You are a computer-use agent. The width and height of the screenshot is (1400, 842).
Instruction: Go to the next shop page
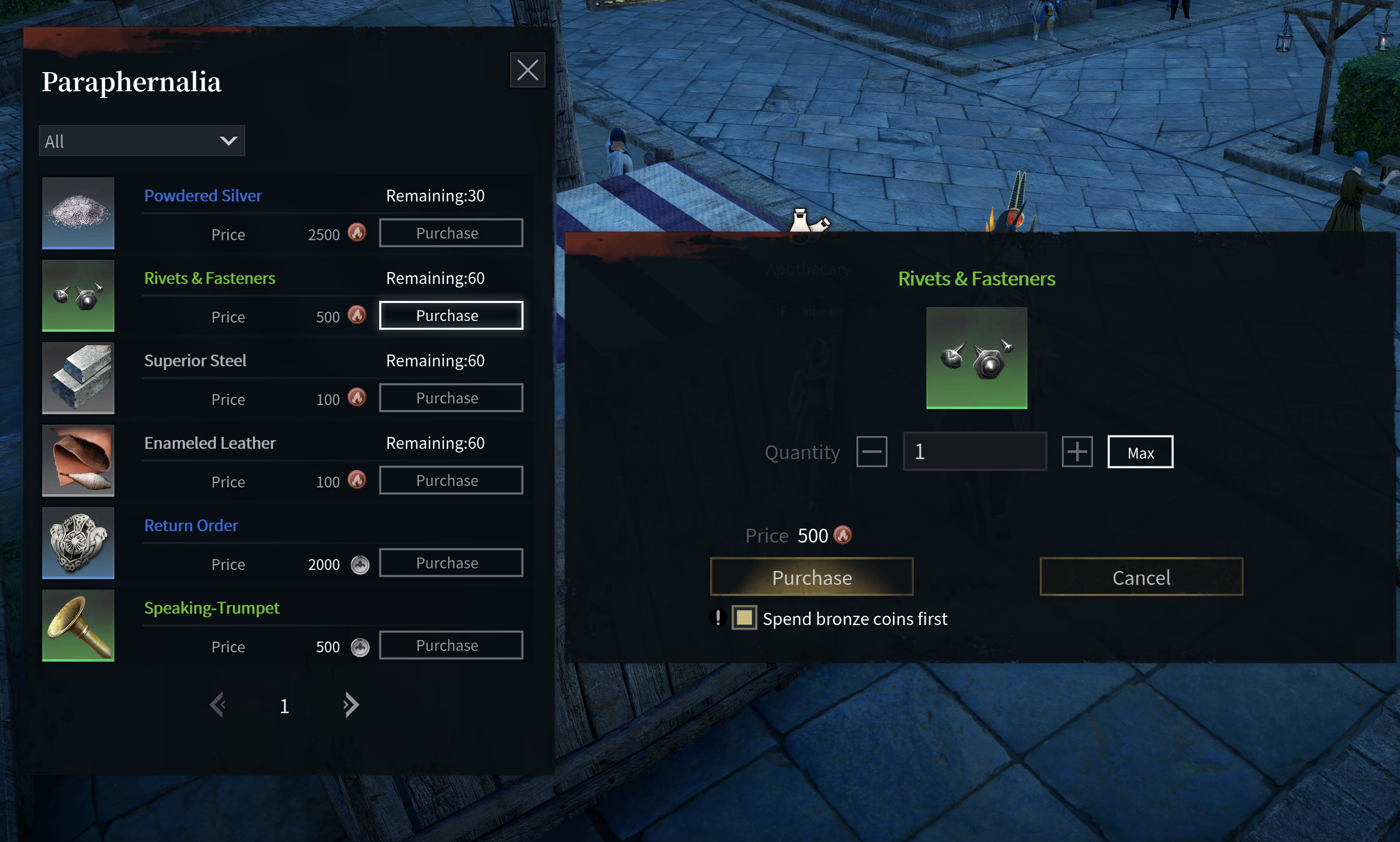click(x=351, y=705)
